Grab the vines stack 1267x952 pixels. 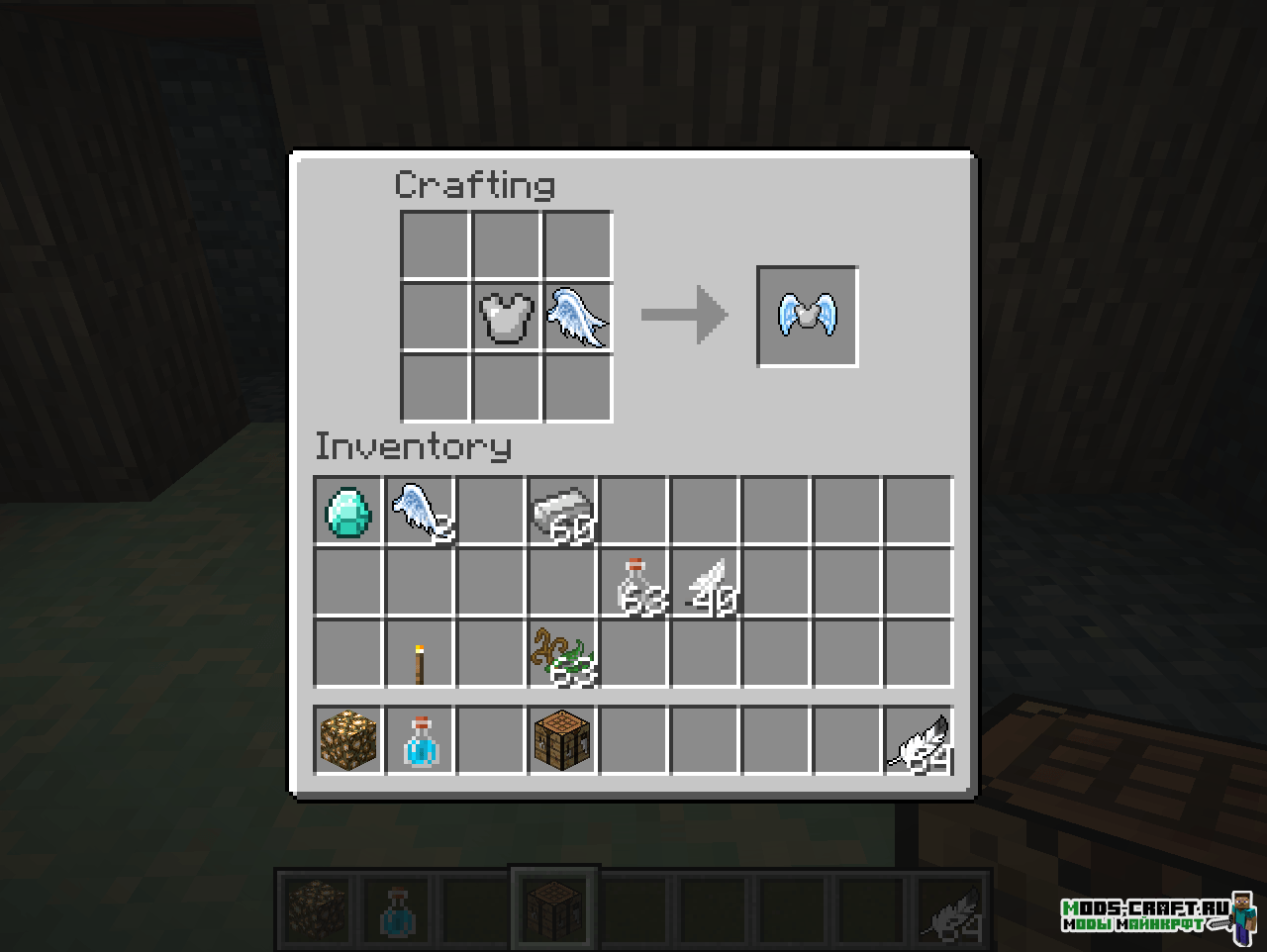click(x=563, y=654)
